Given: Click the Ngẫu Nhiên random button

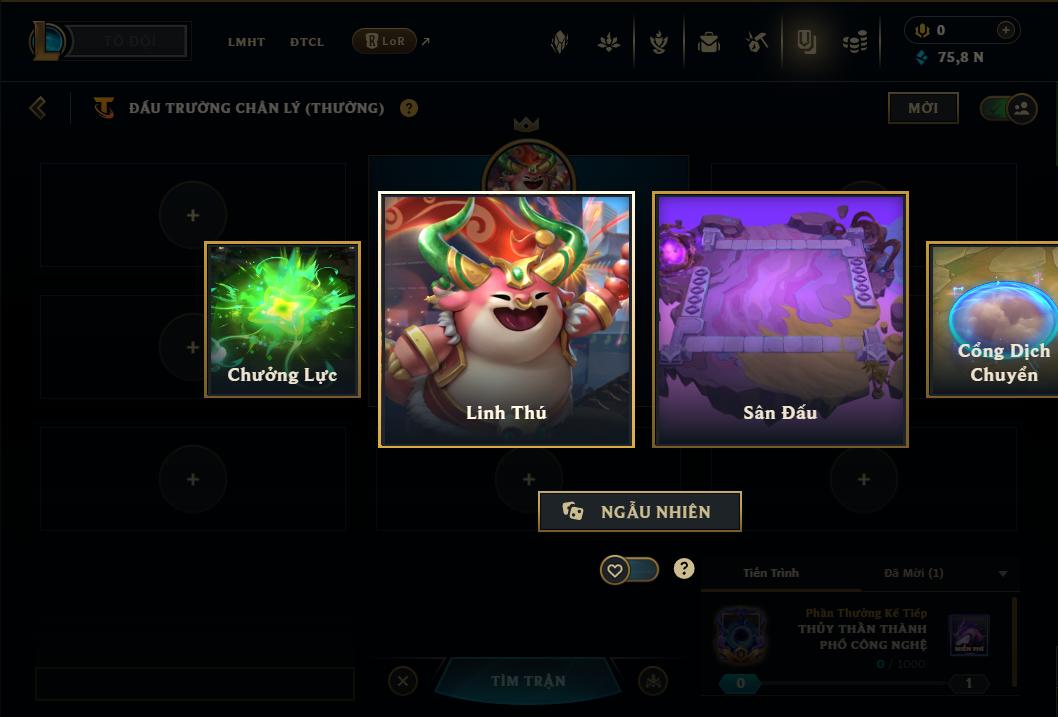Looking at the screenshot, I should 640,512.
